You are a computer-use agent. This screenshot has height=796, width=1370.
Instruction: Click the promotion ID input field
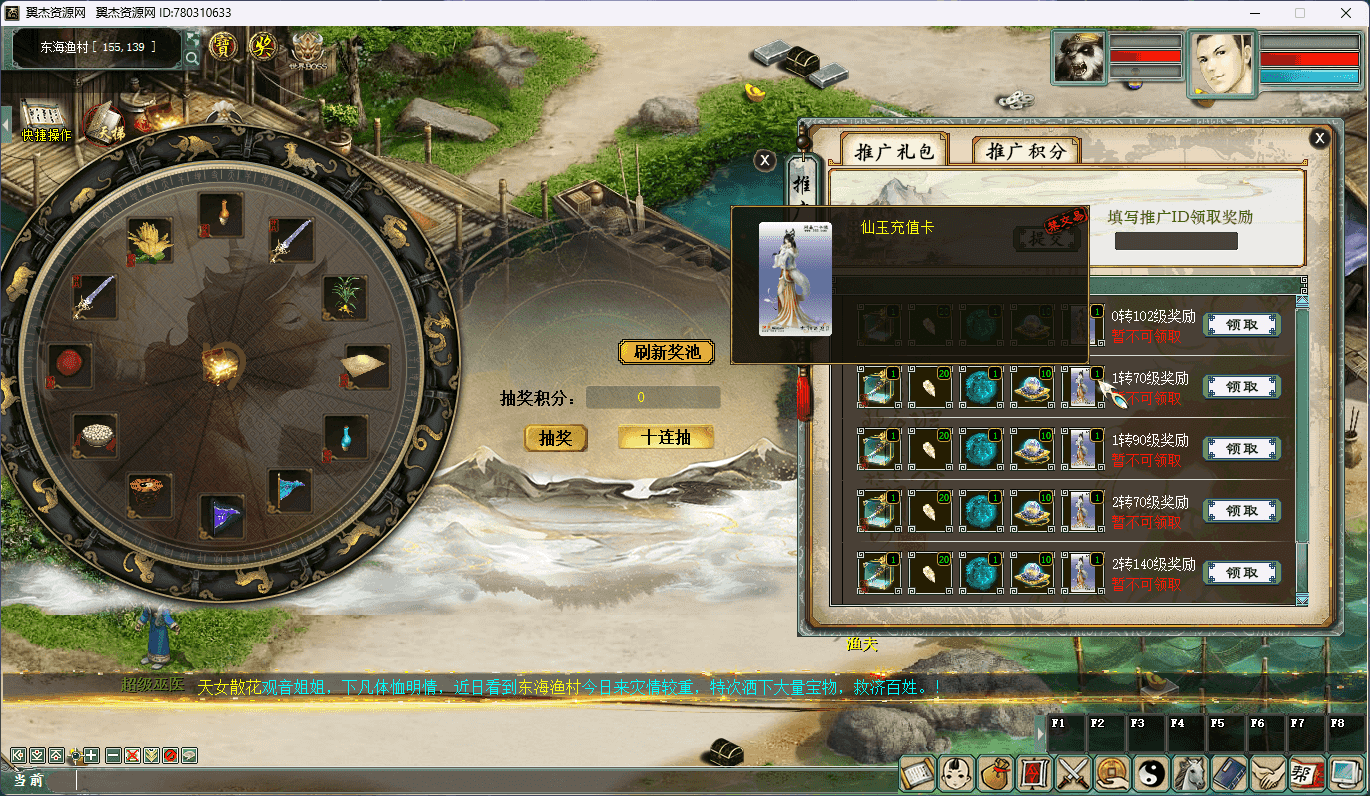click(1176, 241)
